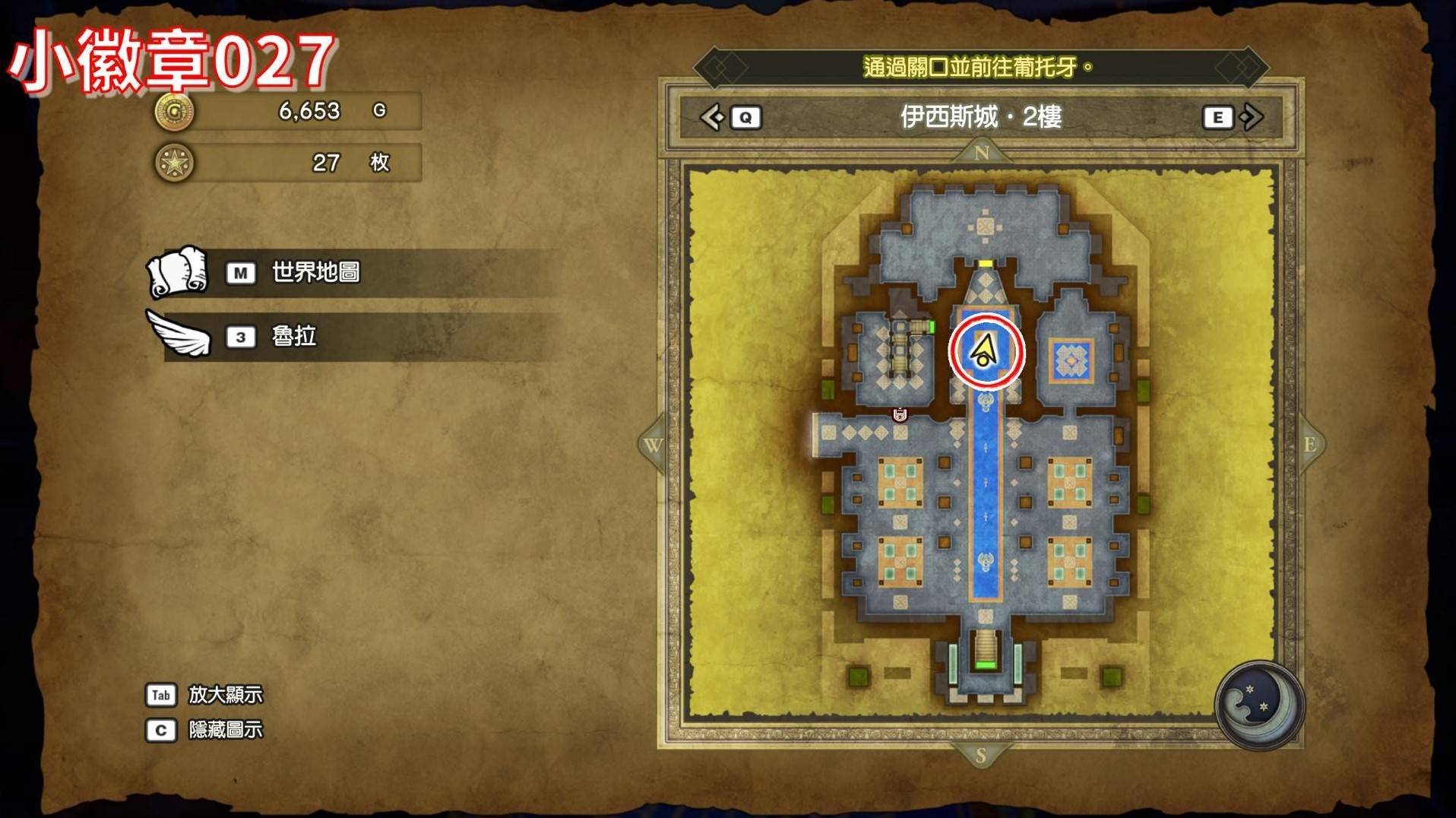Switch to next floor with right arrow
Screen dimensions: 1456x818
point(1251,117)
